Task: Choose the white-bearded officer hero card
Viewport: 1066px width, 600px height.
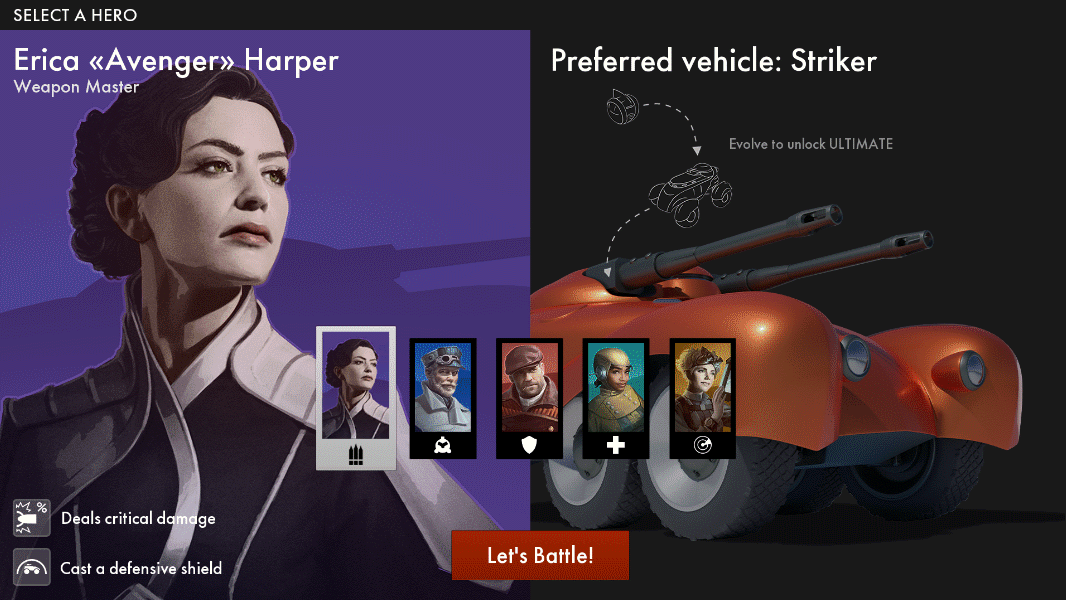Action: pyautogui.click(x=443, y=397)
